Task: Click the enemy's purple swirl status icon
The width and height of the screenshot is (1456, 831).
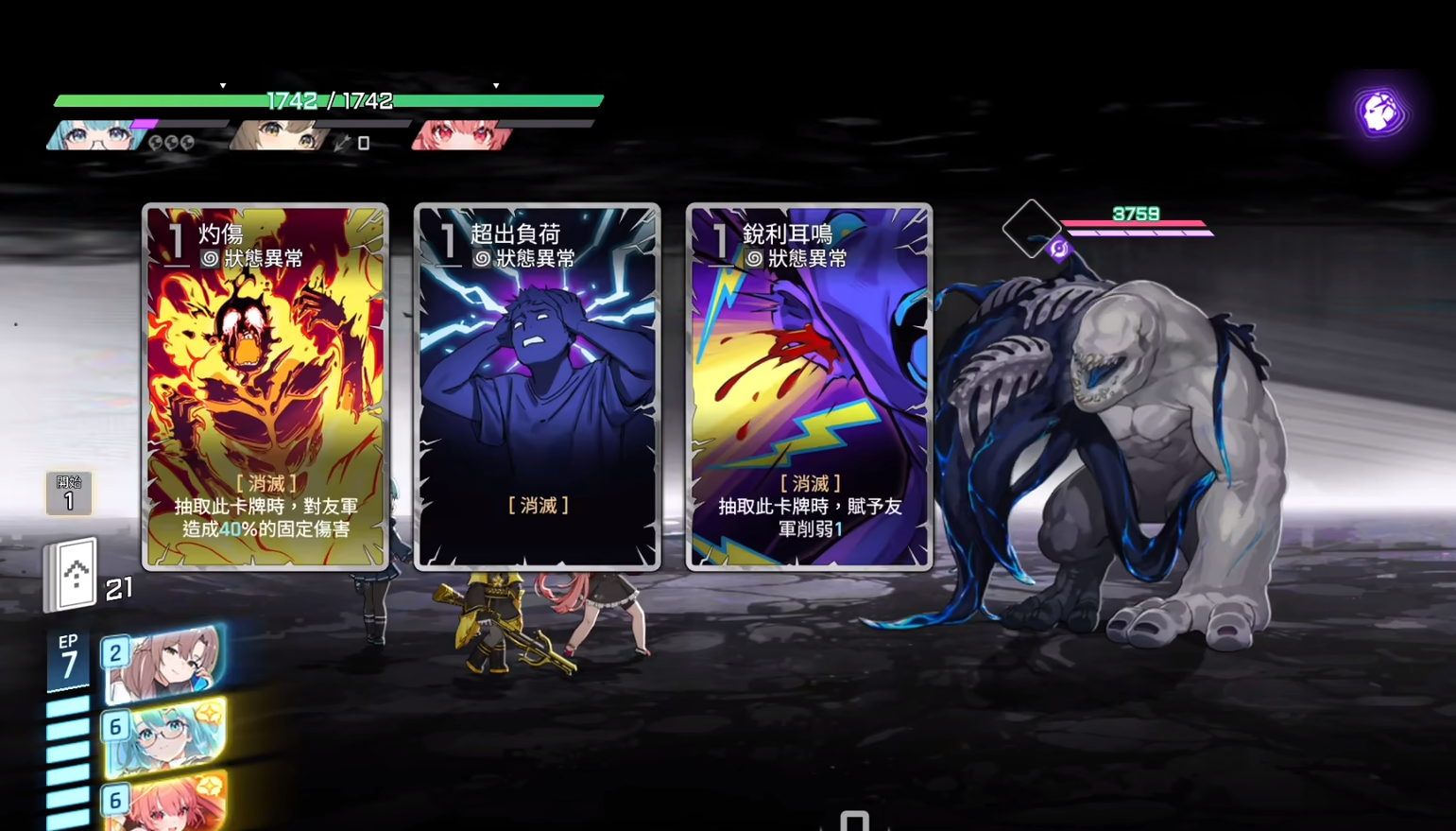Action: point(1058,249)
